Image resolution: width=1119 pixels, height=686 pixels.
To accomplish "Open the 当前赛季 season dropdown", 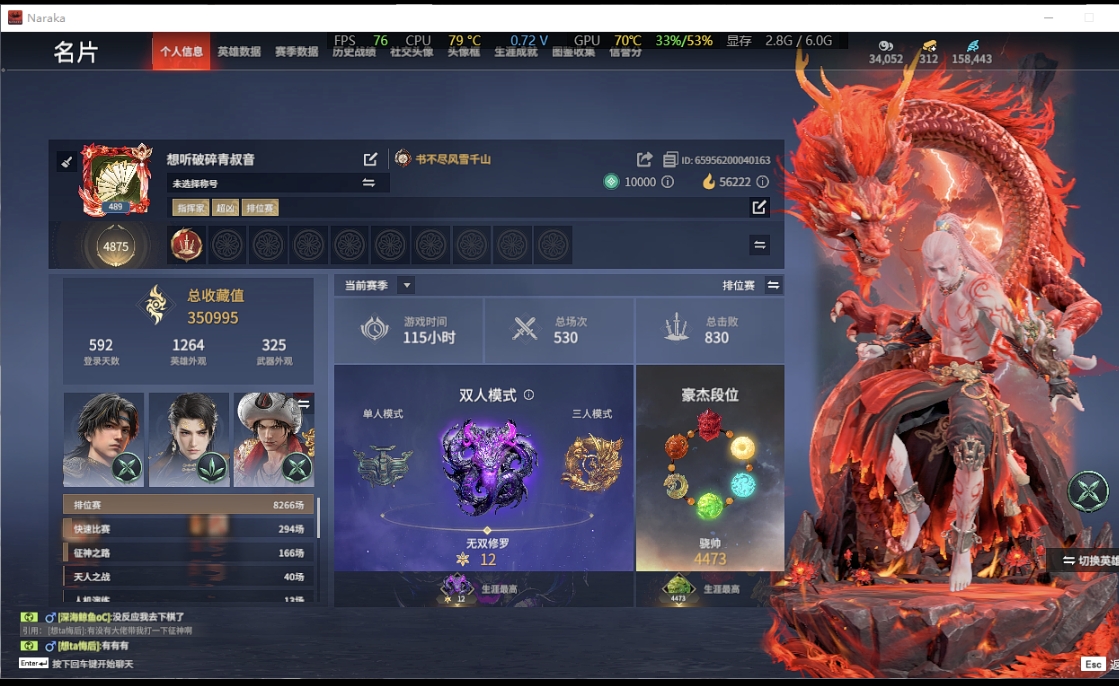I will [x=406, y=285].
